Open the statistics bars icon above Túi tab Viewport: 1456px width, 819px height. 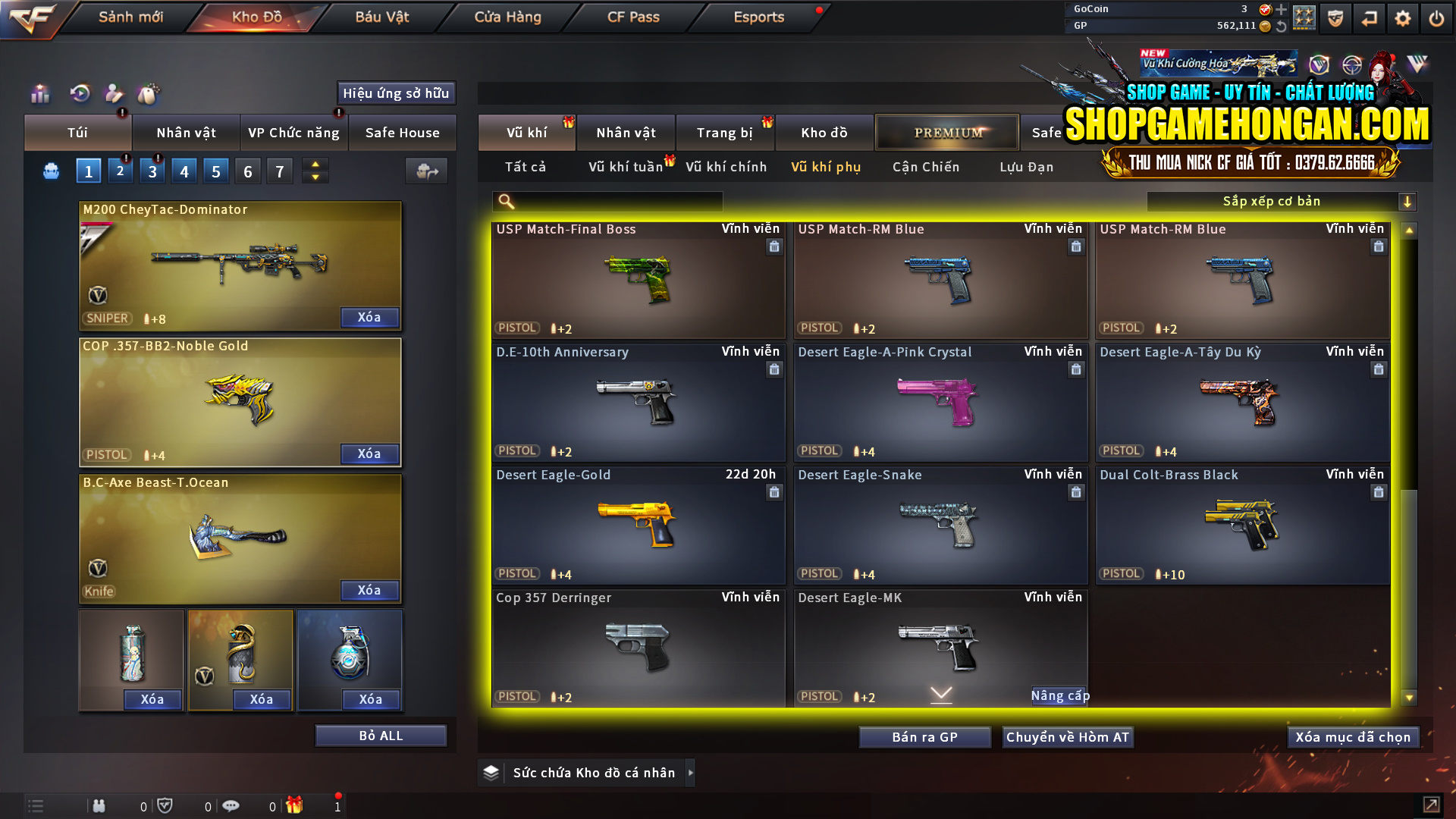point(39,94)
